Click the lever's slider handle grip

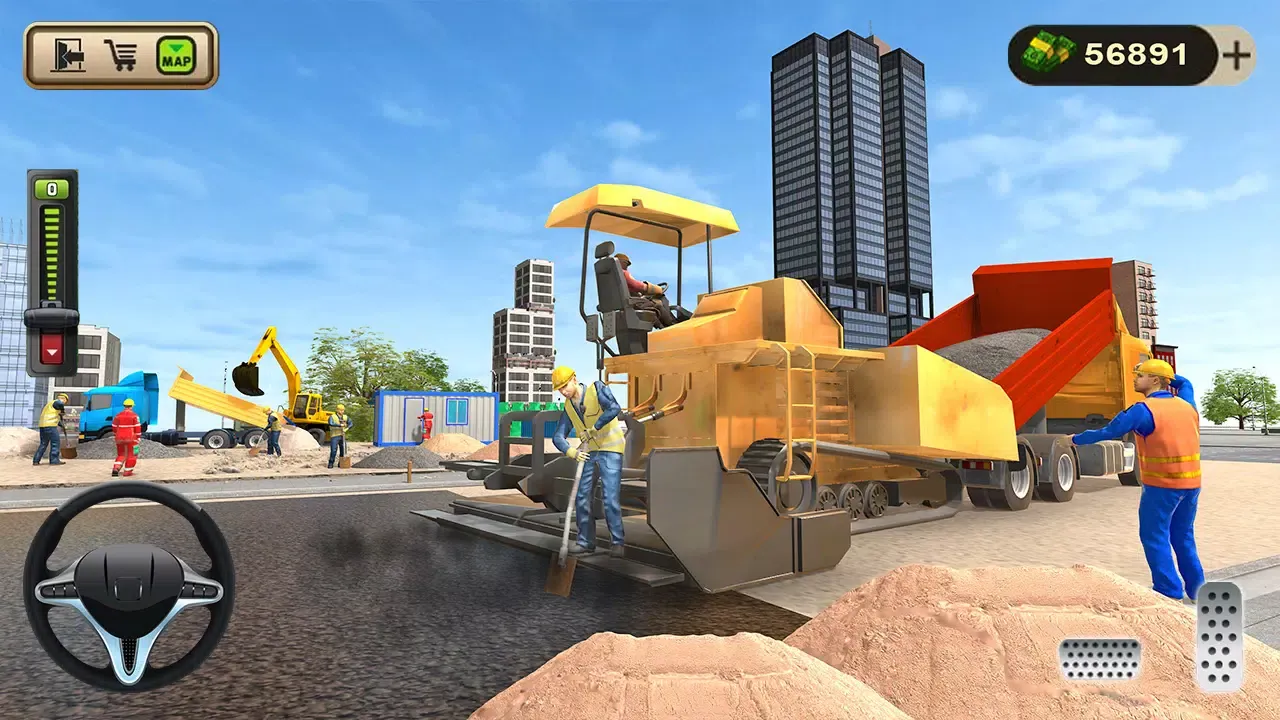[51, 317]
